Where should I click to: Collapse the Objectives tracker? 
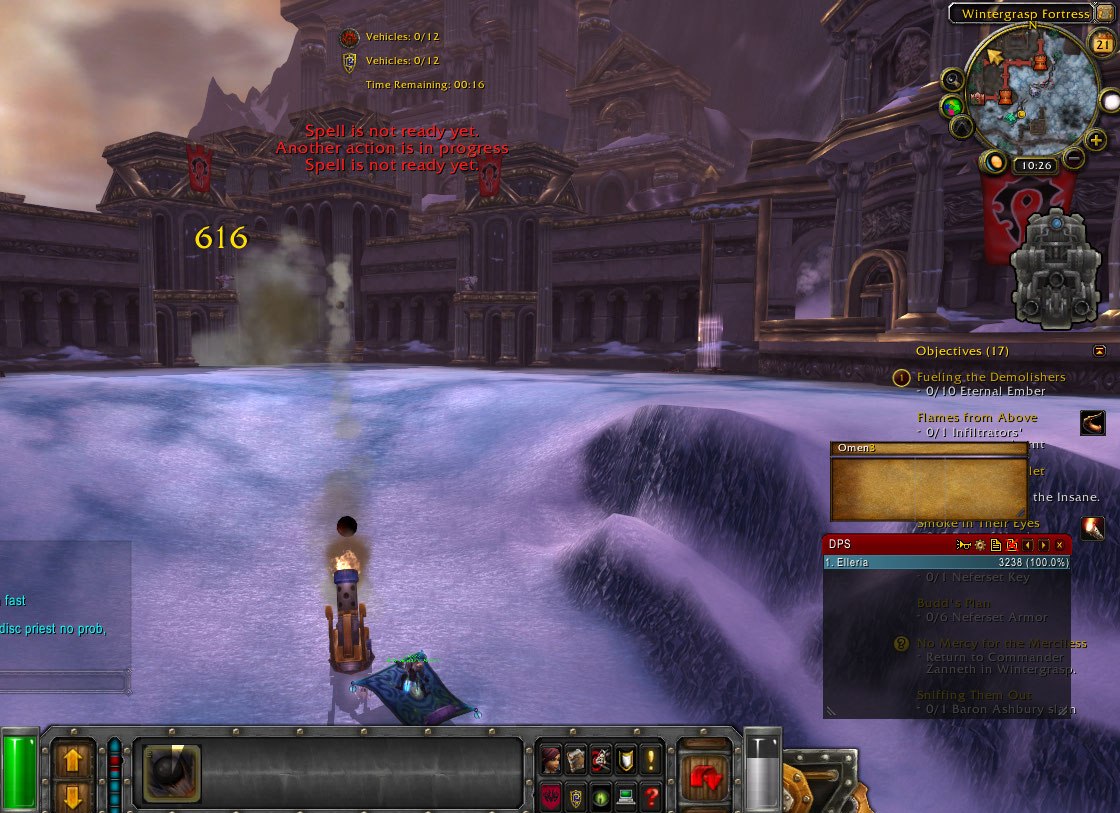point(1100,351)
